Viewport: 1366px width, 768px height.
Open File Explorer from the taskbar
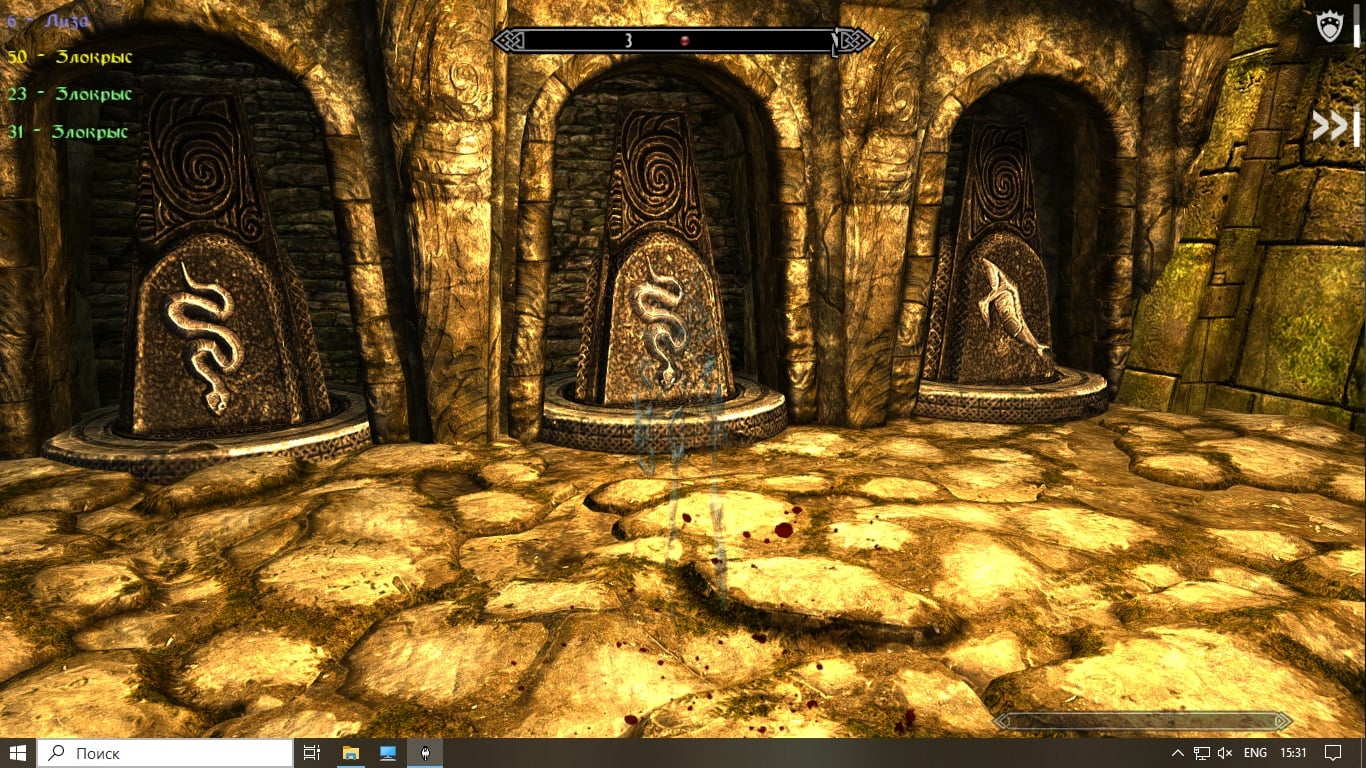coord(350,753)
